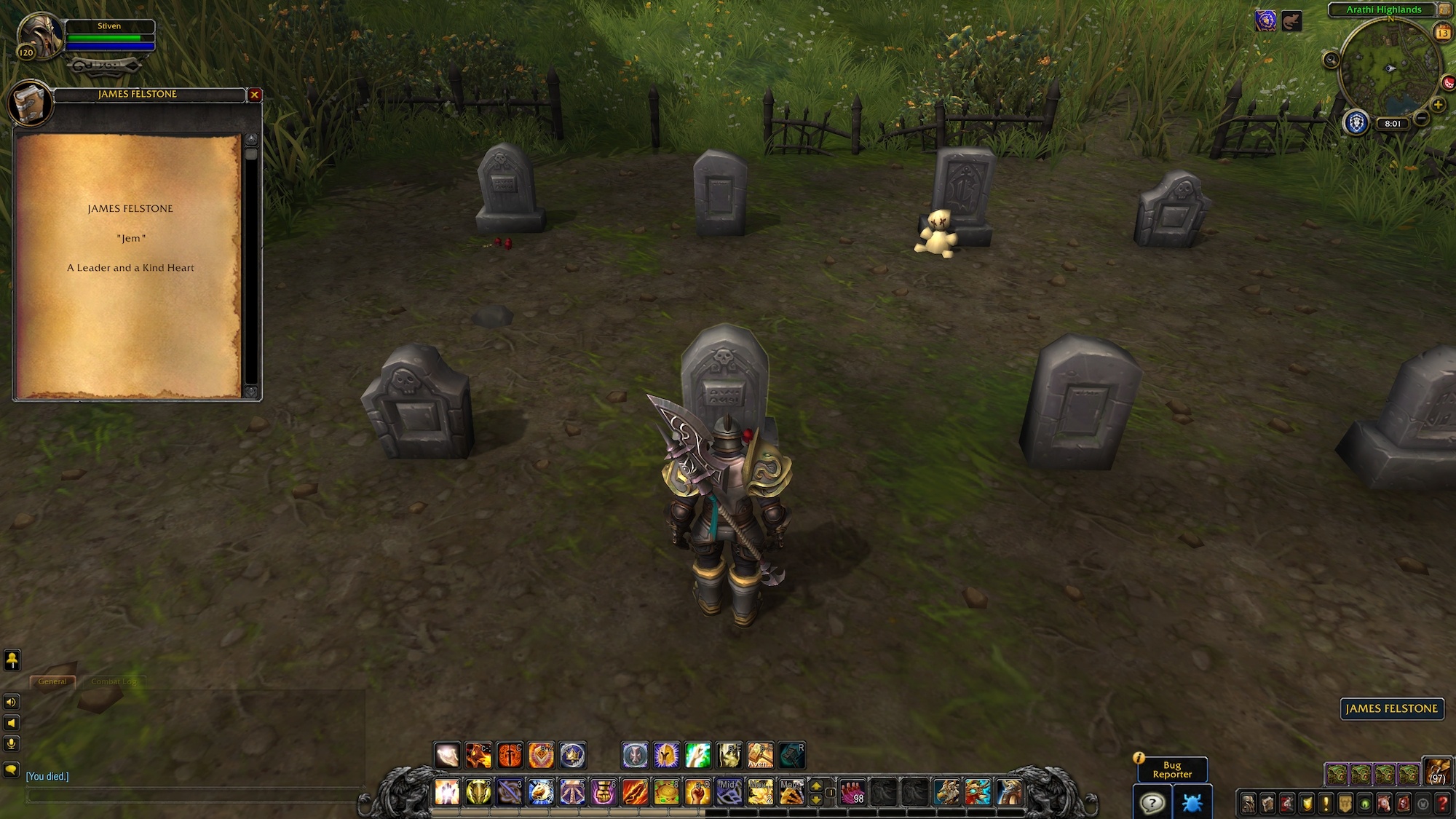Viewport: 1456px width, 819px height.
Task: Click Stiven's blue mana bar
Action: coord(109,45)
